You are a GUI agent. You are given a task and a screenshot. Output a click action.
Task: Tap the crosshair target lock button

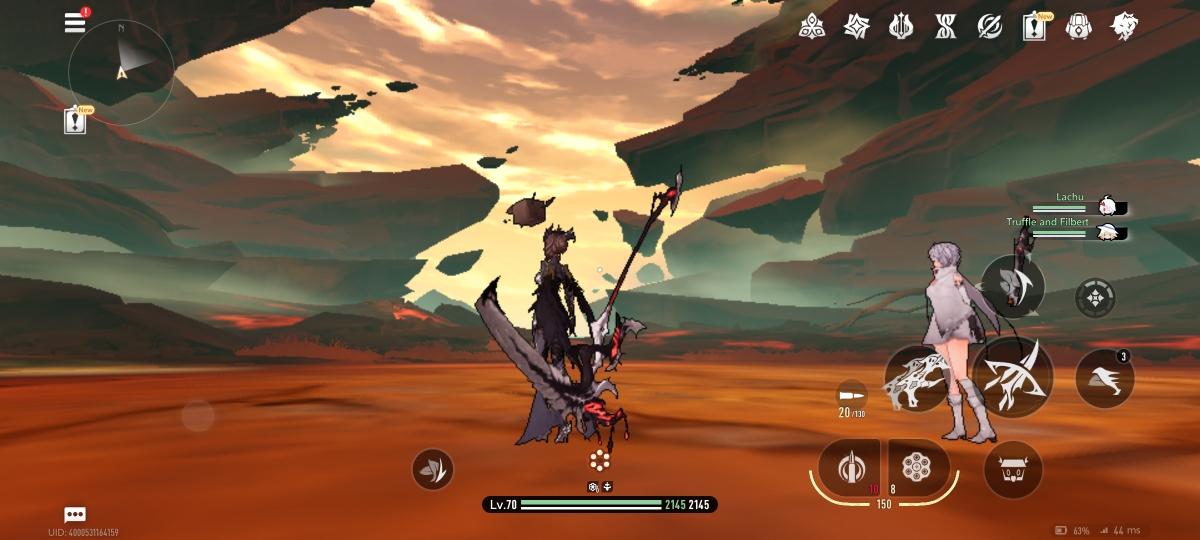point(1095,298)
